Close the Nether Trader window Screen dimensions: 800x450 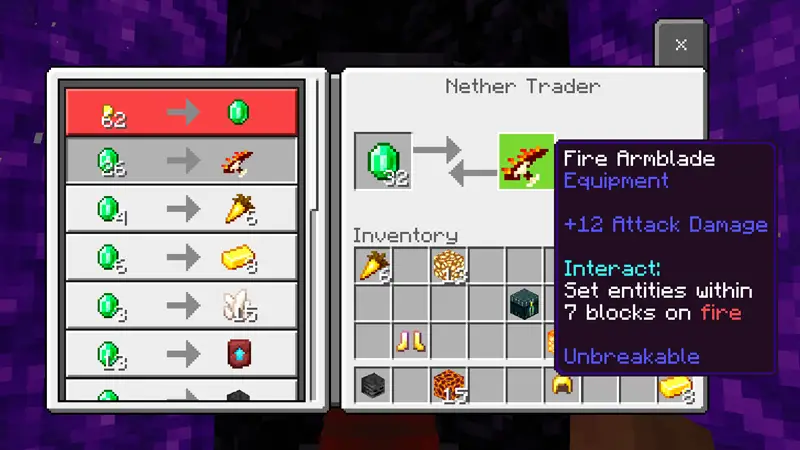point(680,45)
